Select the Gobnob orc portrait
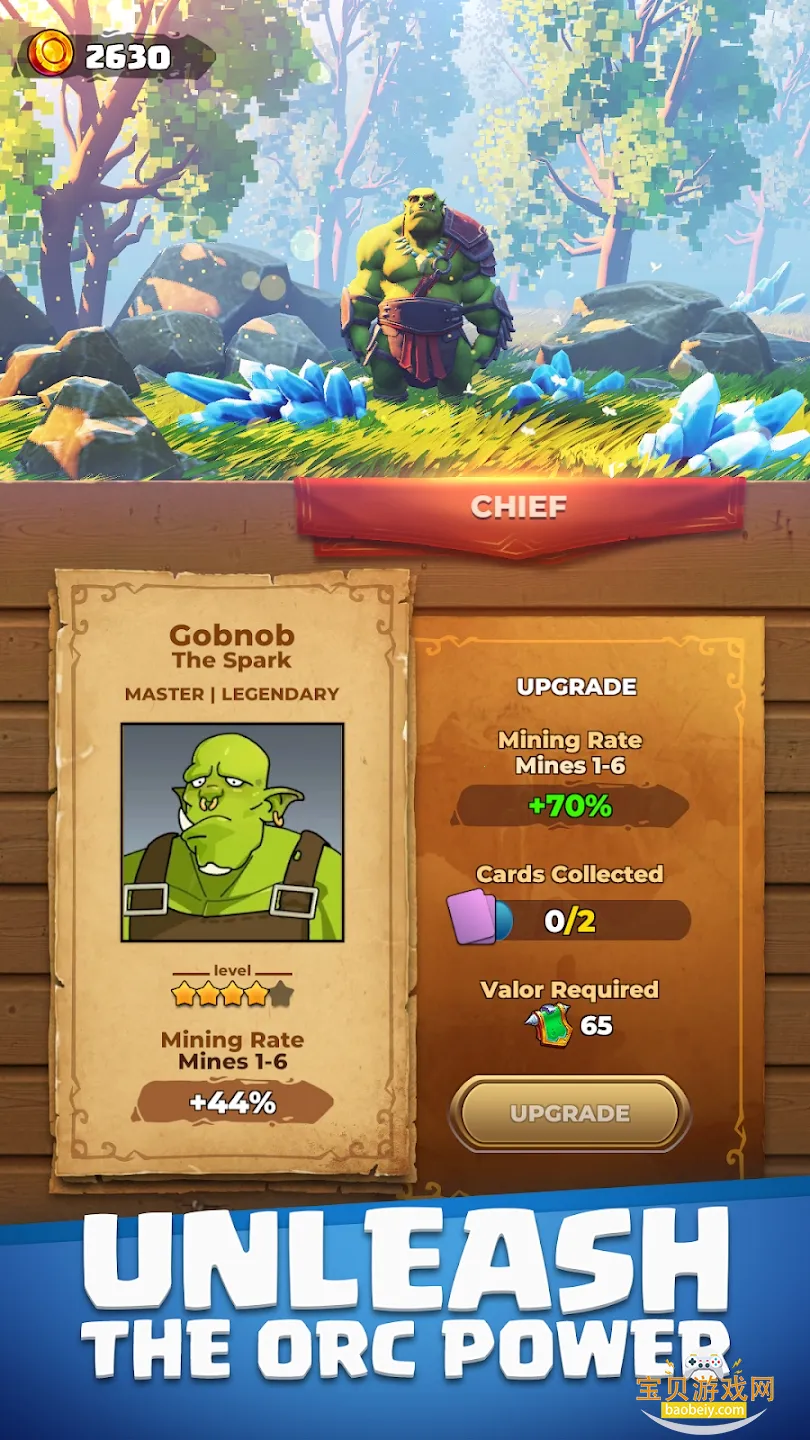810x1440 pixels. pyautogui.click(x=232, y=832)
